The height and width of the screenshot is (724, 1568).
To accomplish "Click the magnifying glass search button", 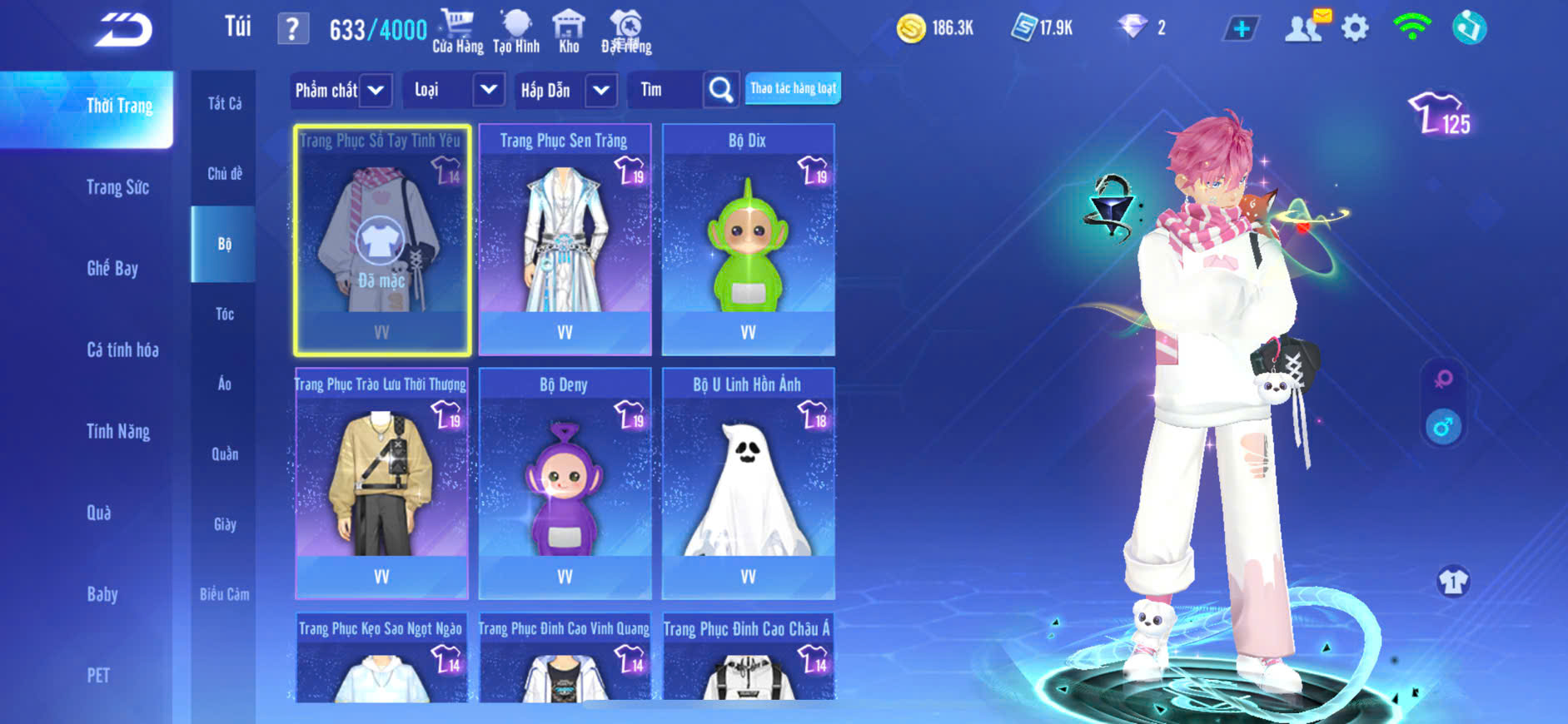I will [x=721, y=90].
